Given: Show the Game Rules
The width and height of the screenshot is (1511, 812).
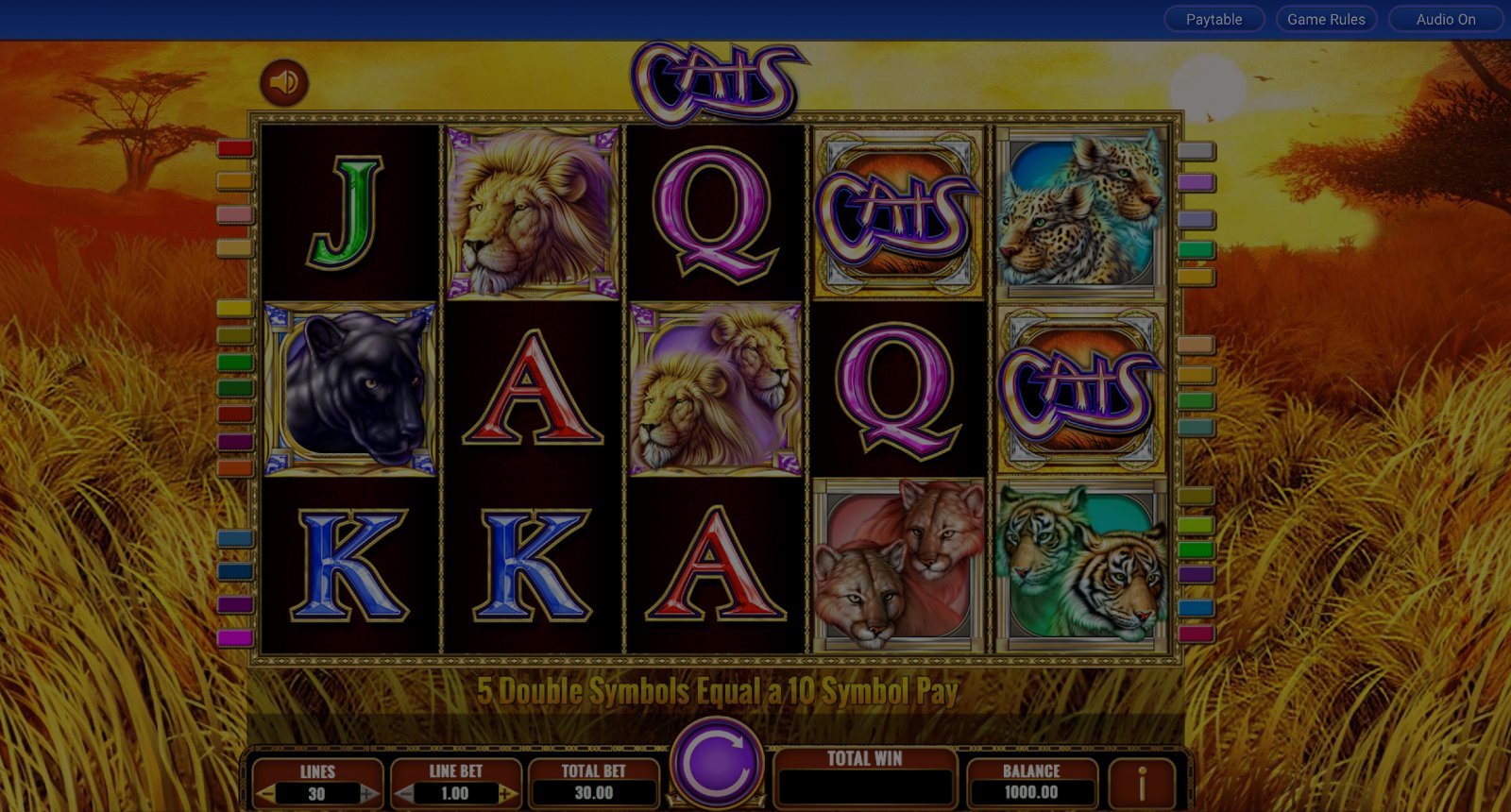Looking at the screenshot, I should tap(1326, 19).
